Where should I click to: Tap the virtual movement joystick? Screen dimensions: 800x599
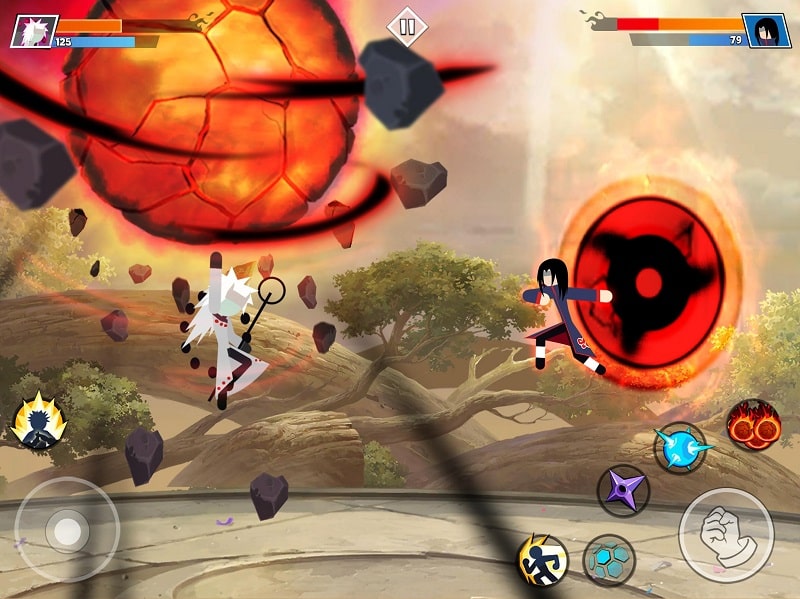click(67, 528)
